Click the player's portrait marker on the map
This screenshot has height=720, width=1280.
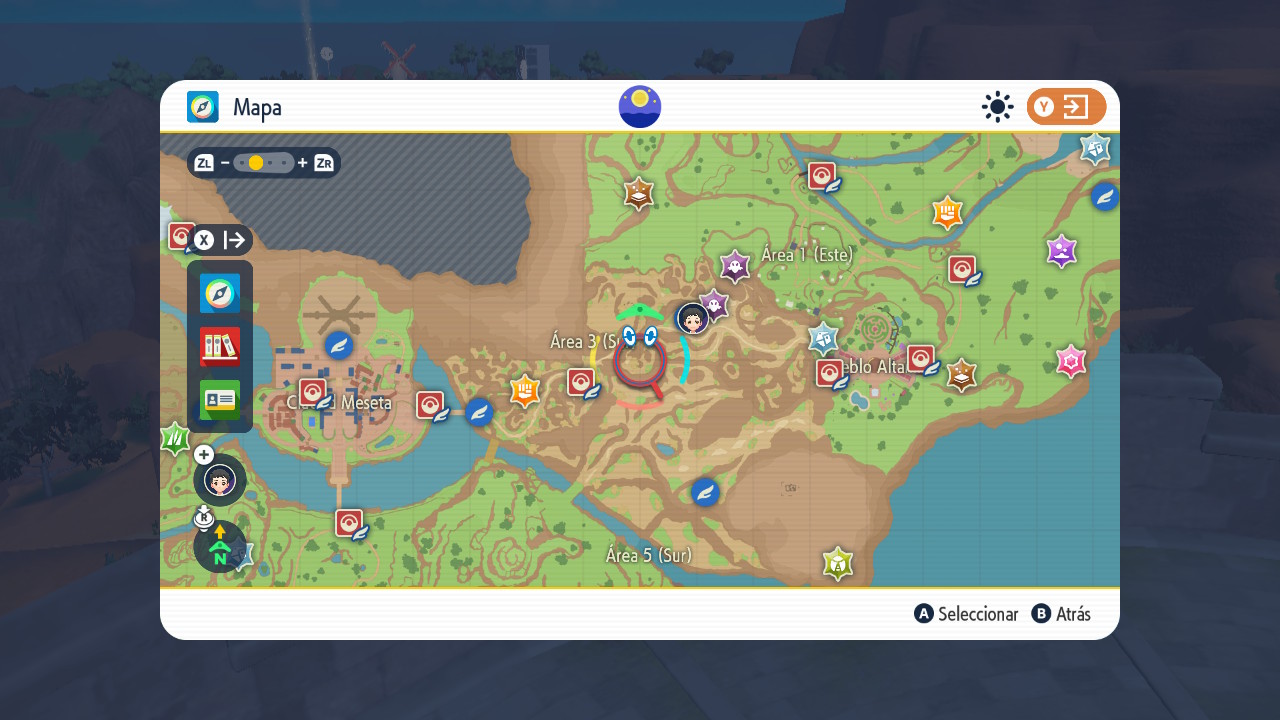tap(692, 318)
